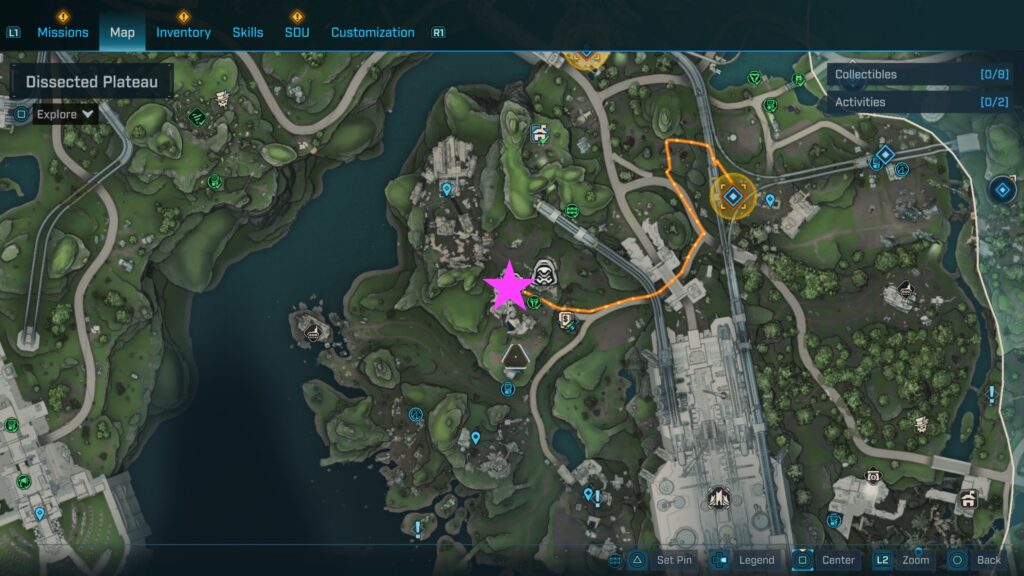Image resolution: width=1024 pixels, height=576 pixels.
Task: Click the pink star map marker
Action: point(509,287)
